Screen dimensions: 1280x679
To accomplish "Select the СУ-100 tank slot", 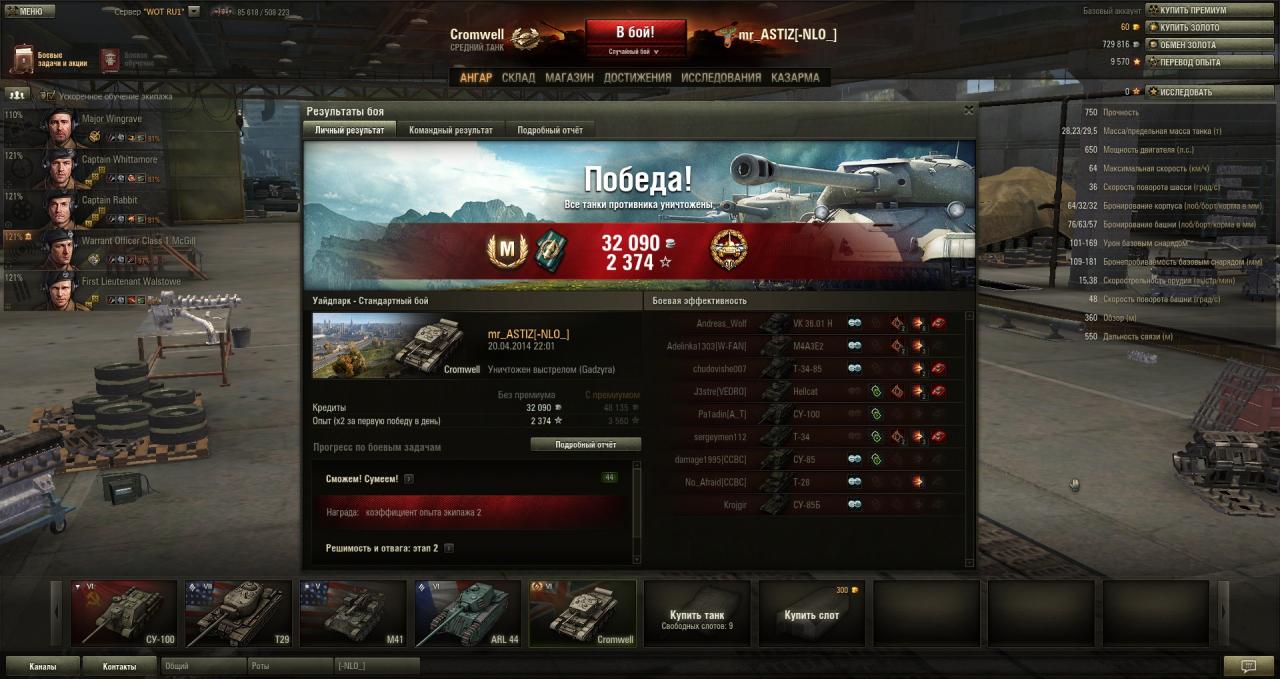I will 124,613.
